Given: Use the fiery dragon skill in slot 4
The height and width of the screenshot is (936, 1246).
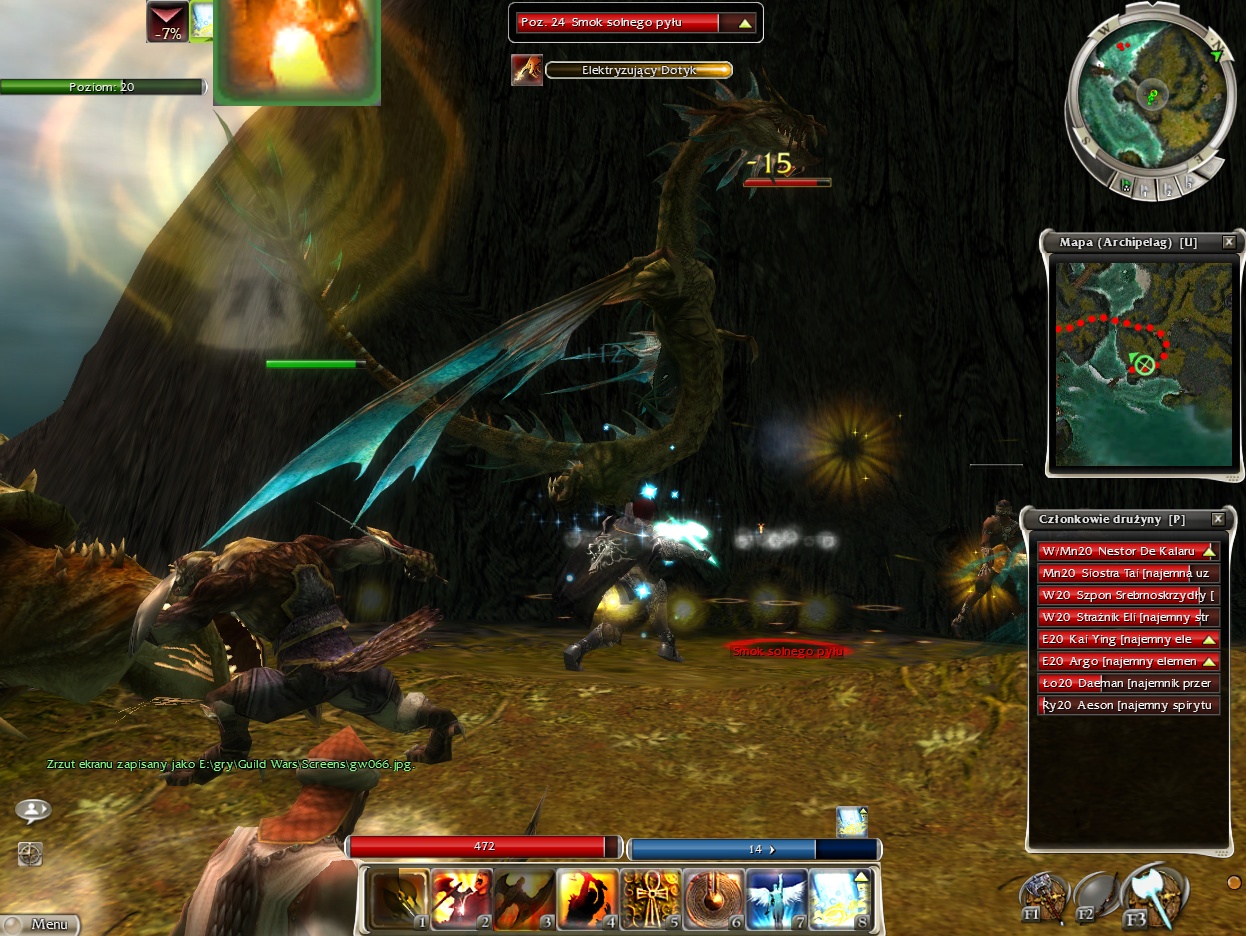Looking at the screenshot, I should click(x=587, y=897).
